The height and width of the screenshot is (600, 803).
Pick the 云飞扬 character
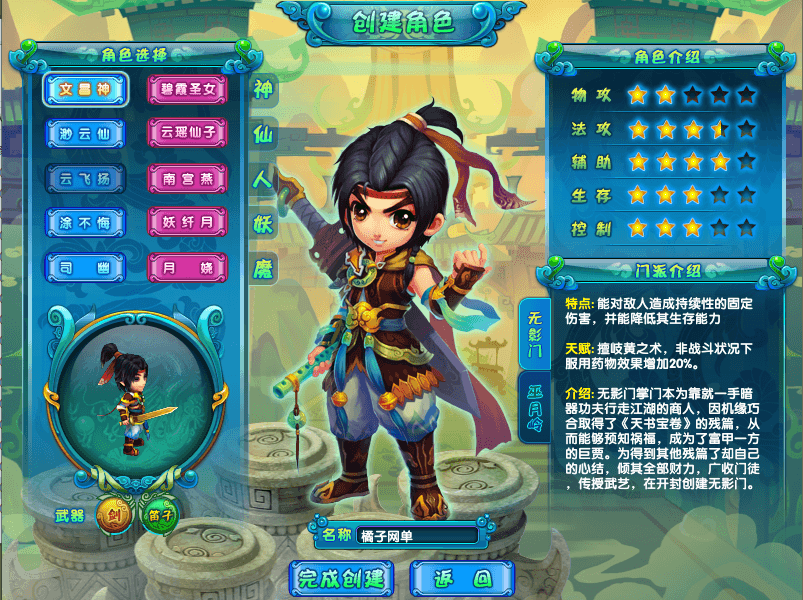click(84, 178)
